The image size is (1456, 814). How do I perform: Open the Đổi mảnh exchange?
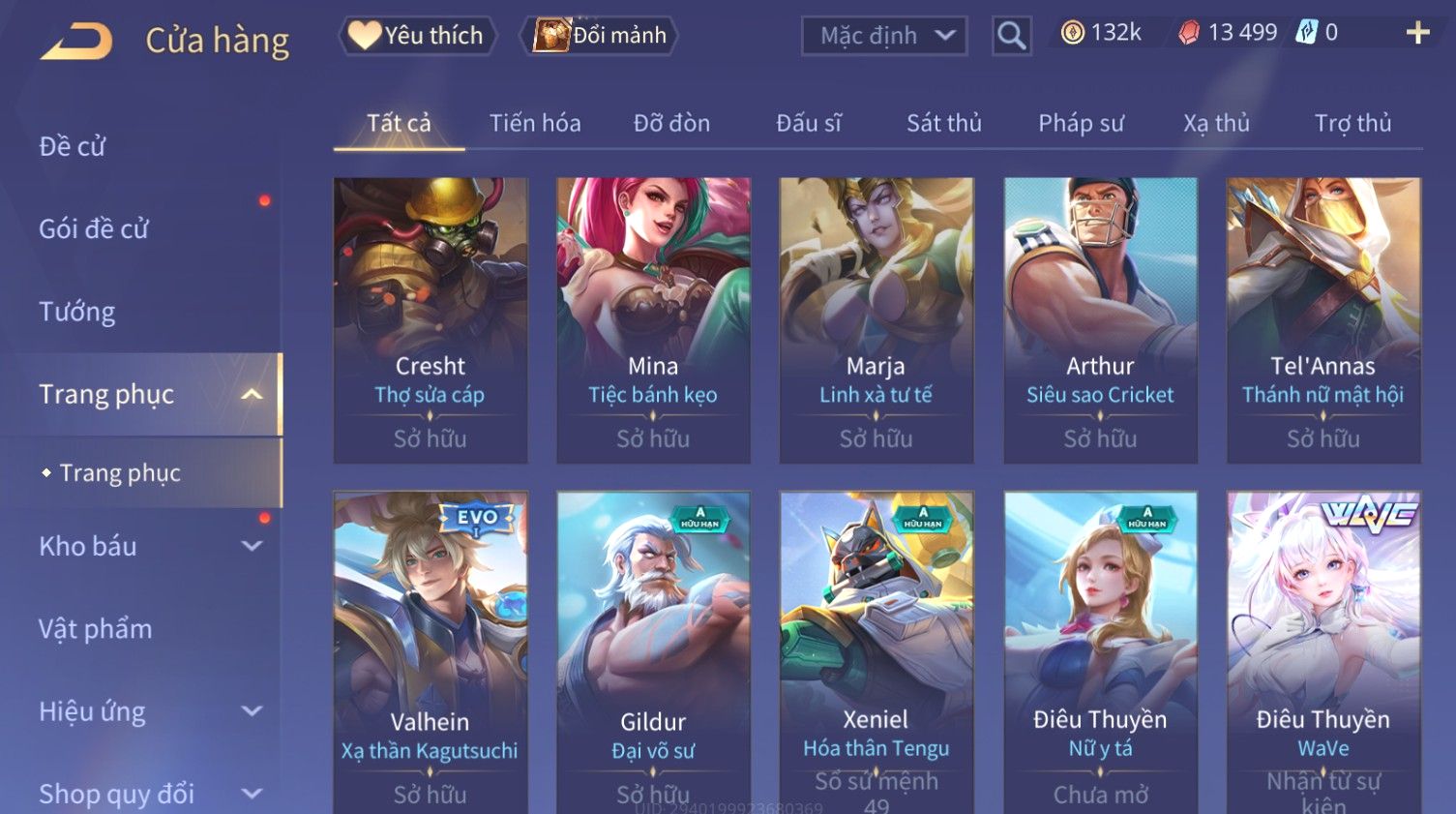point(601,36)
